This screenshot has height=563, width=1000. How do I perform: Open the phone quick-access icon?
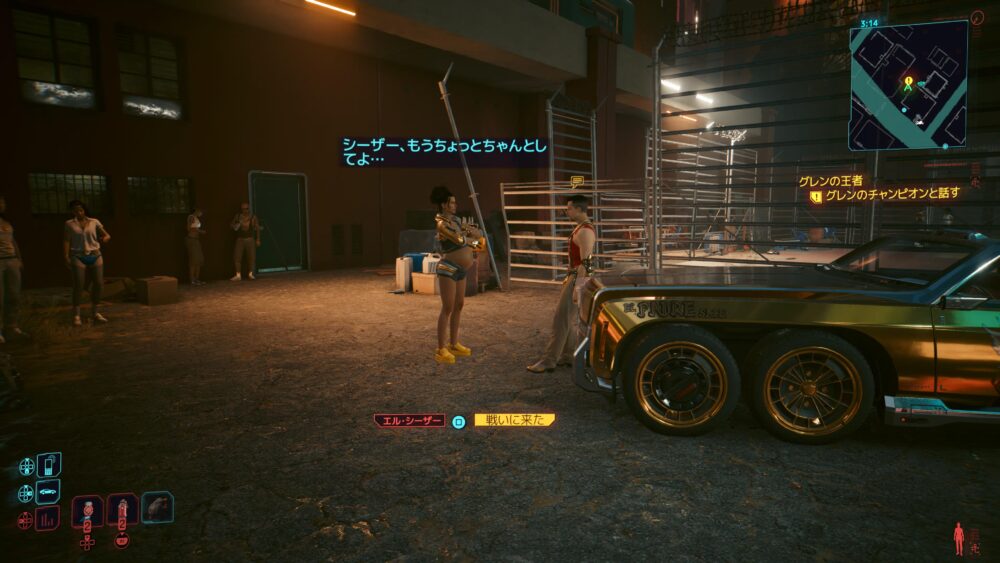tap(48, 465)
